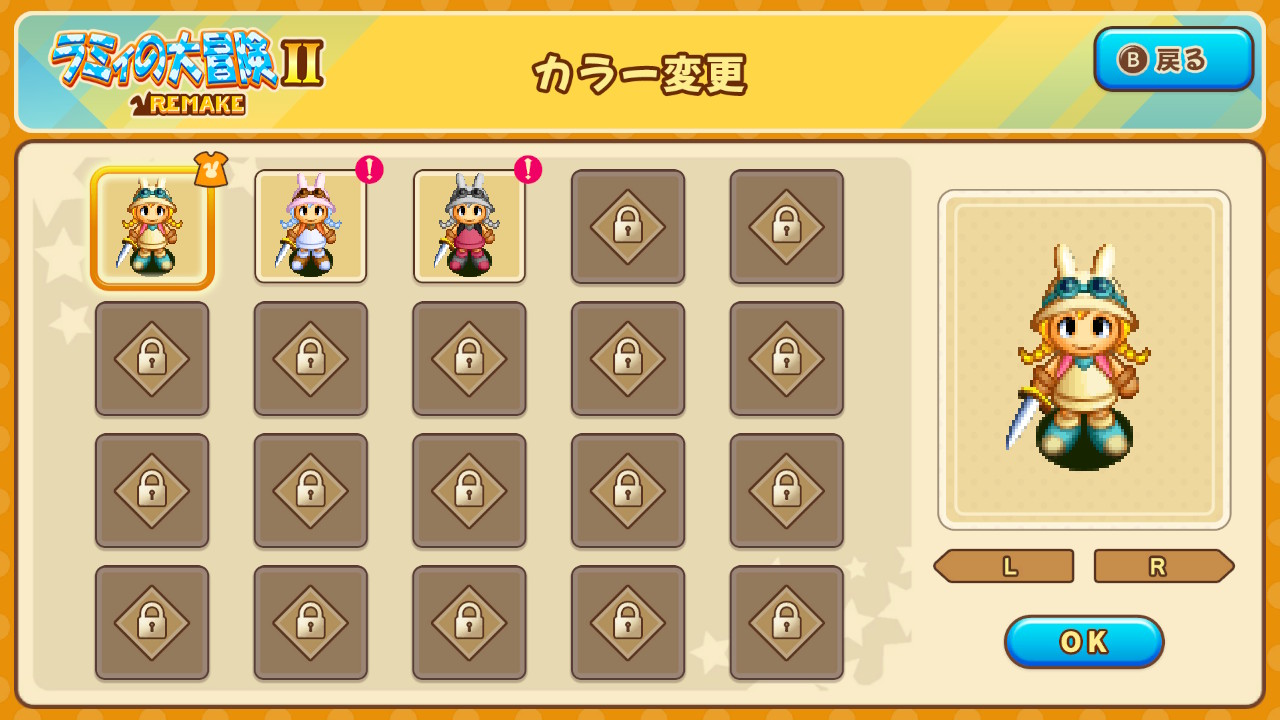Go back using the B 戻る button

coord(1174,60)
